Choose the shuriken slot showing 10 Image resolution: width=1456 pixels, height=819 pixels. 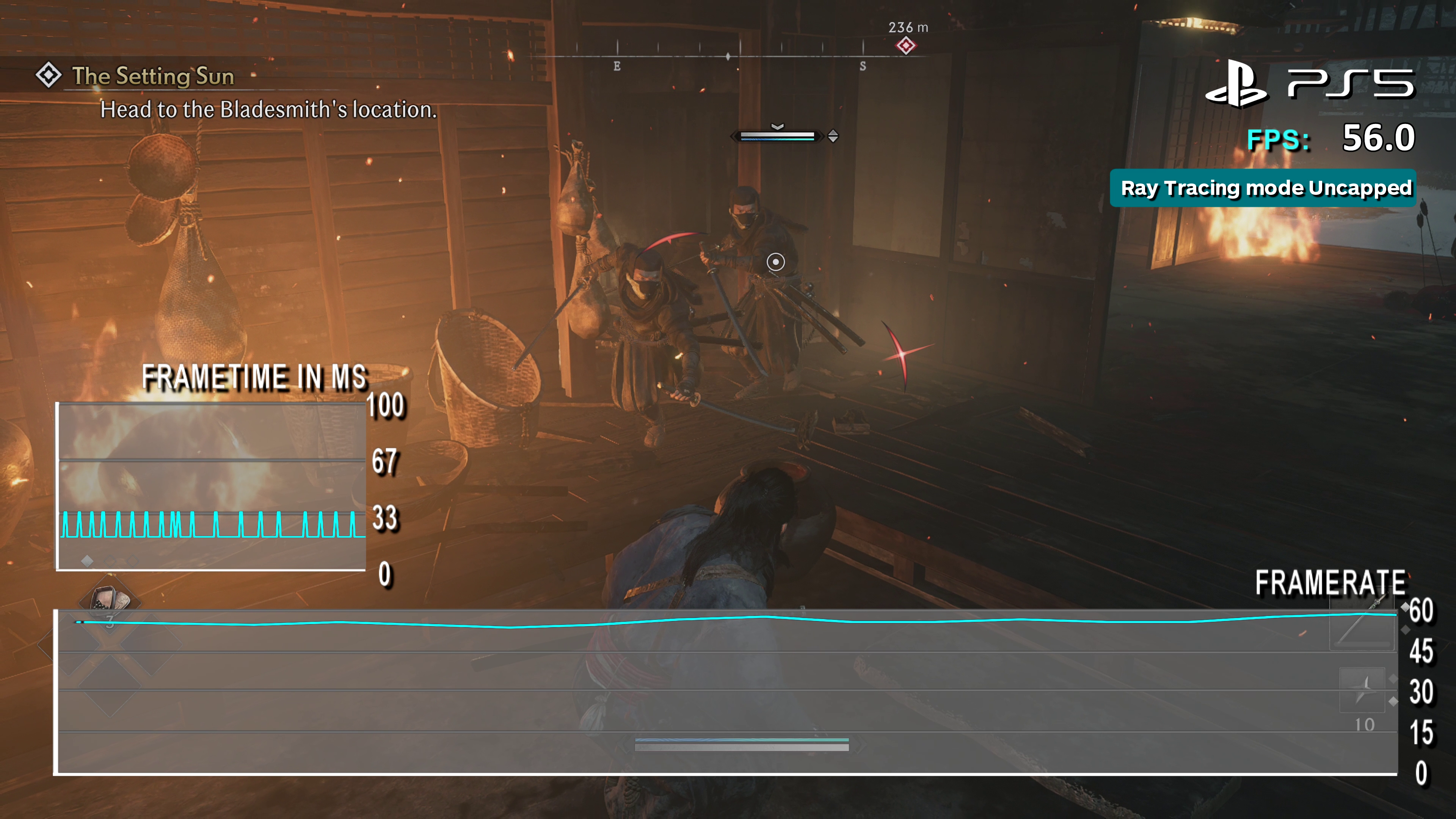(x=1363, y=695)
